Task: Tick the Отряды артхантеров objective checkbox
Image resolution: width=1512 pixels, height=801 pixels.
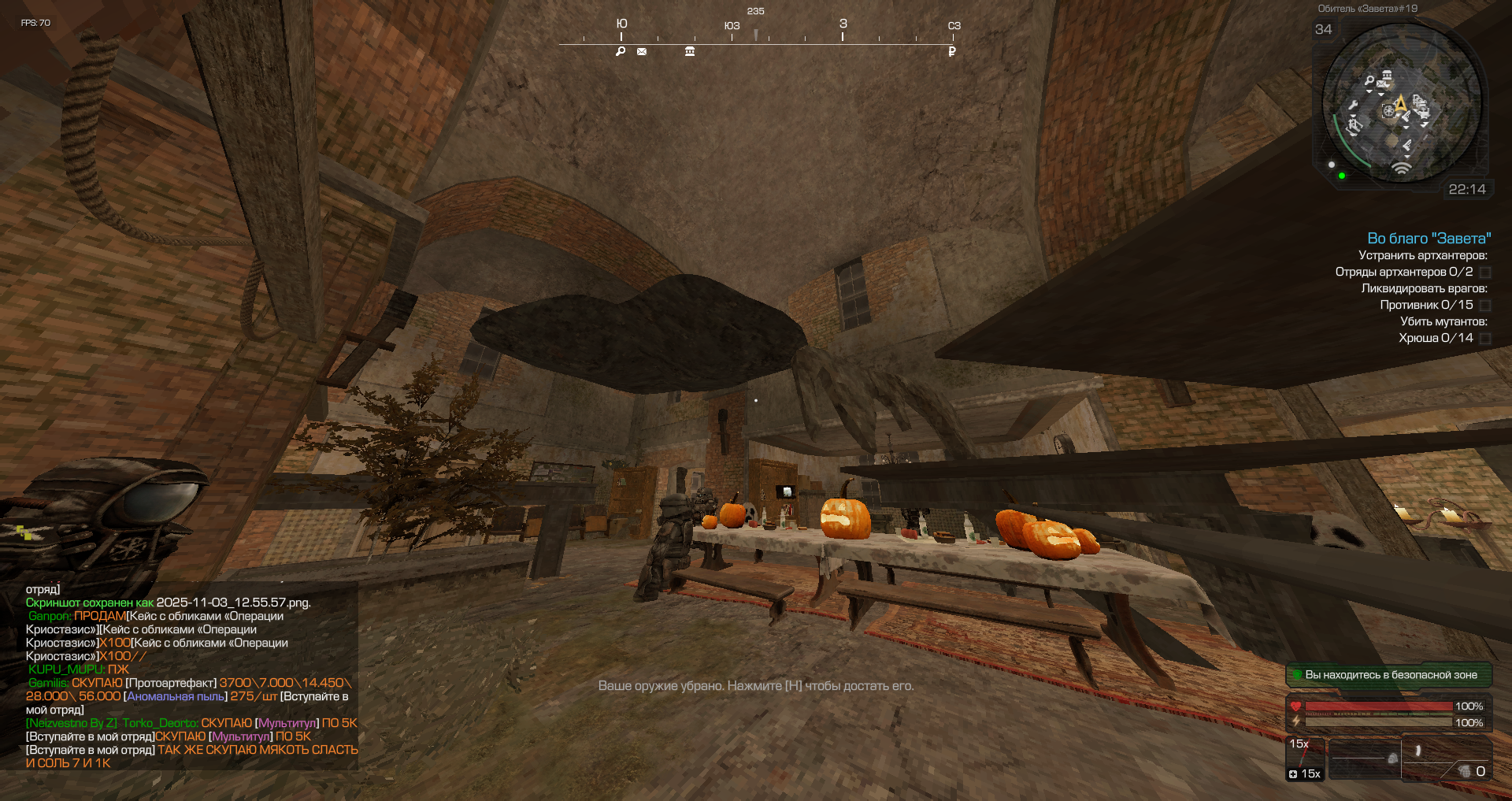Action: tap(1485, 273)
